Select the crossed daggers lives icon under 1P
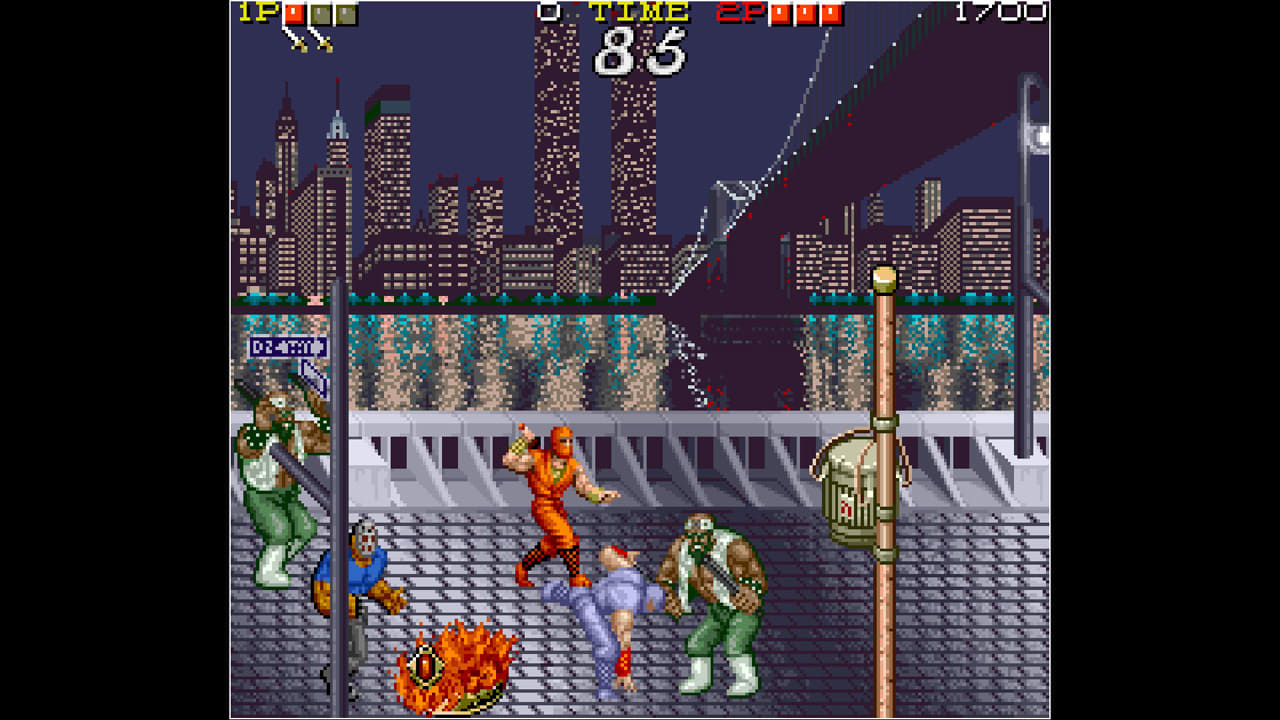Viewport: 1280px width, 720px height. coord(300,42)
